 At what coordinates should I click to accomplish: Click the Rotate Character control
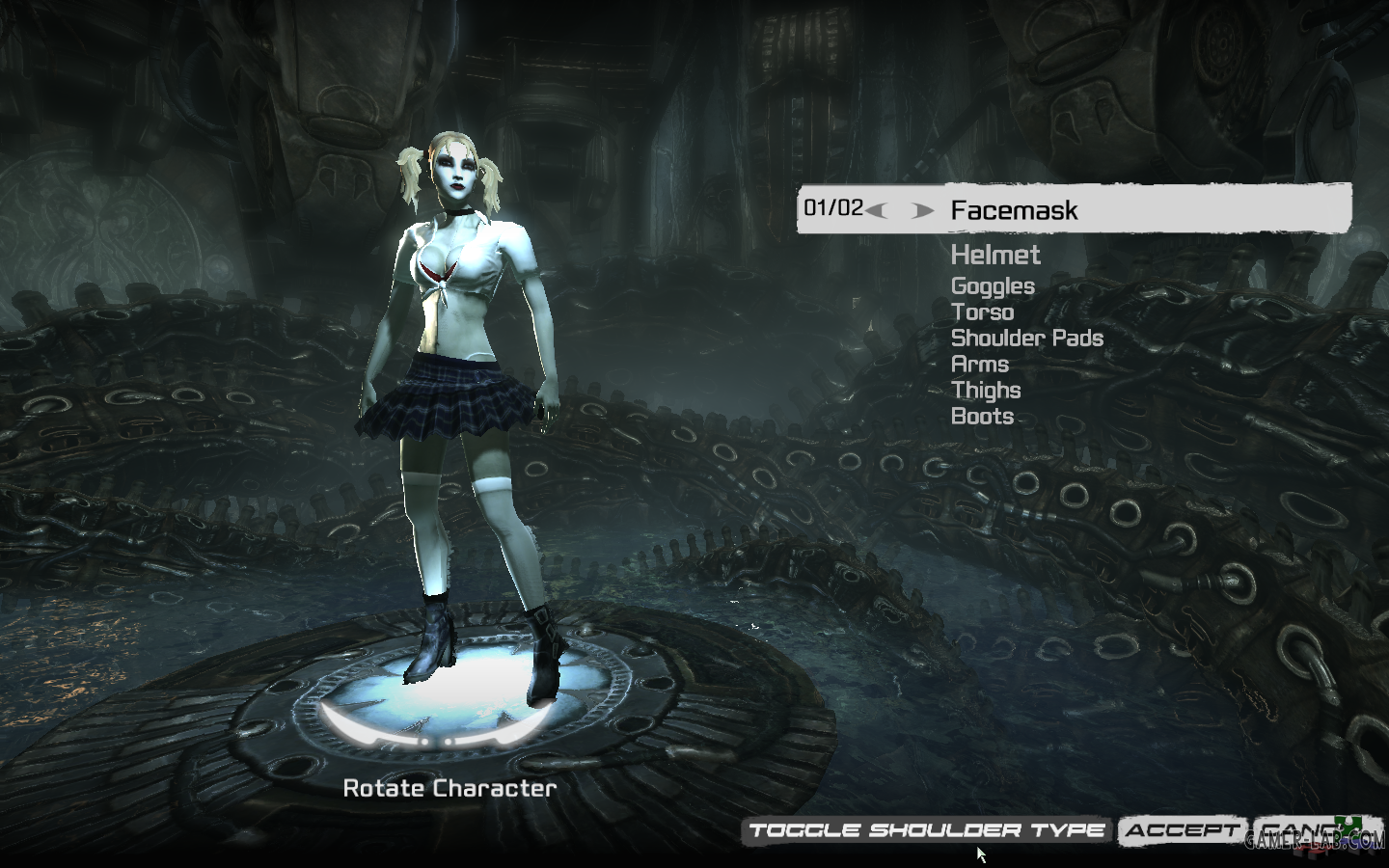(449, 788)
